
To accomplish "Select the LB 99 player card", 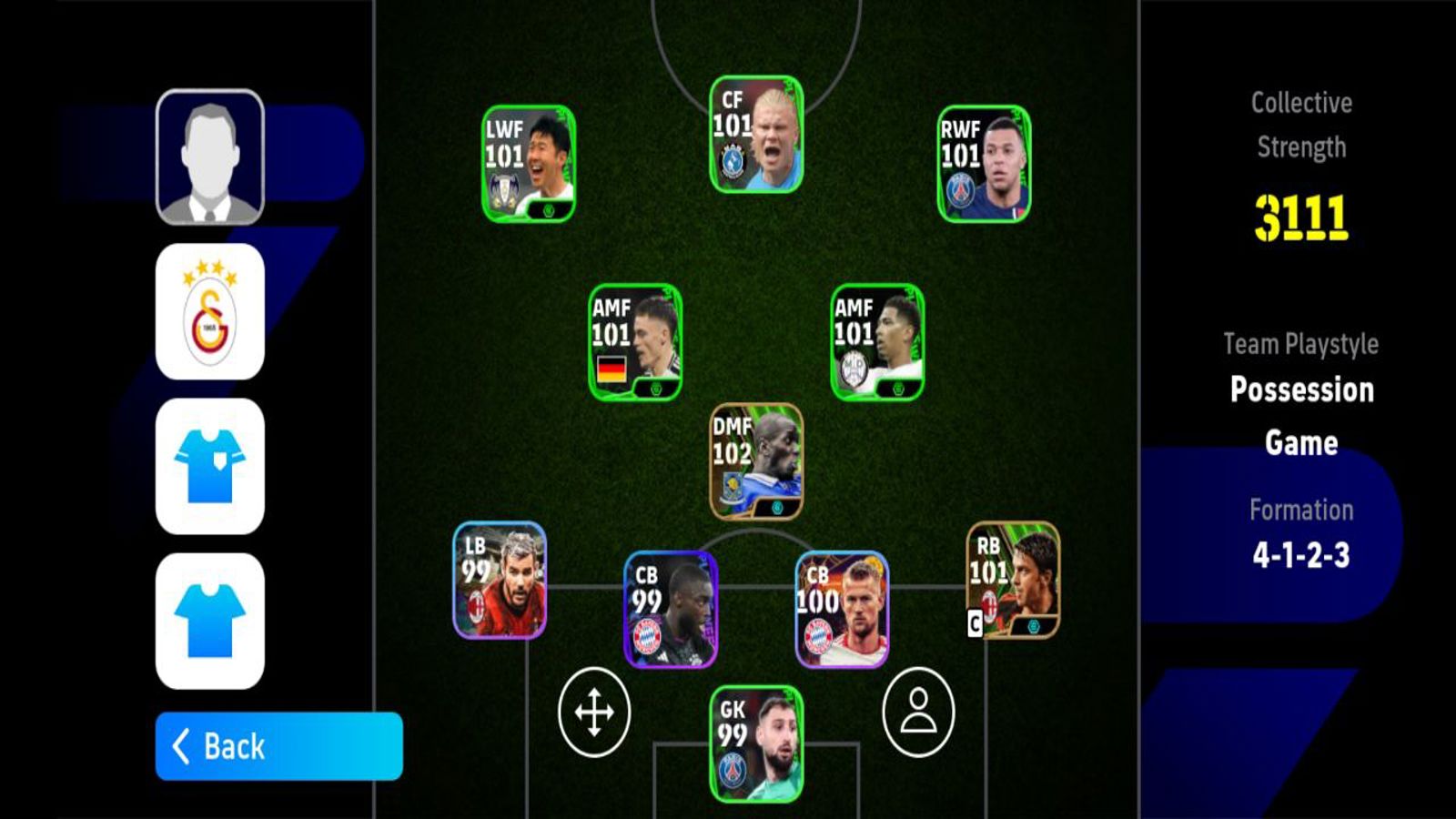I will [500, 581].
